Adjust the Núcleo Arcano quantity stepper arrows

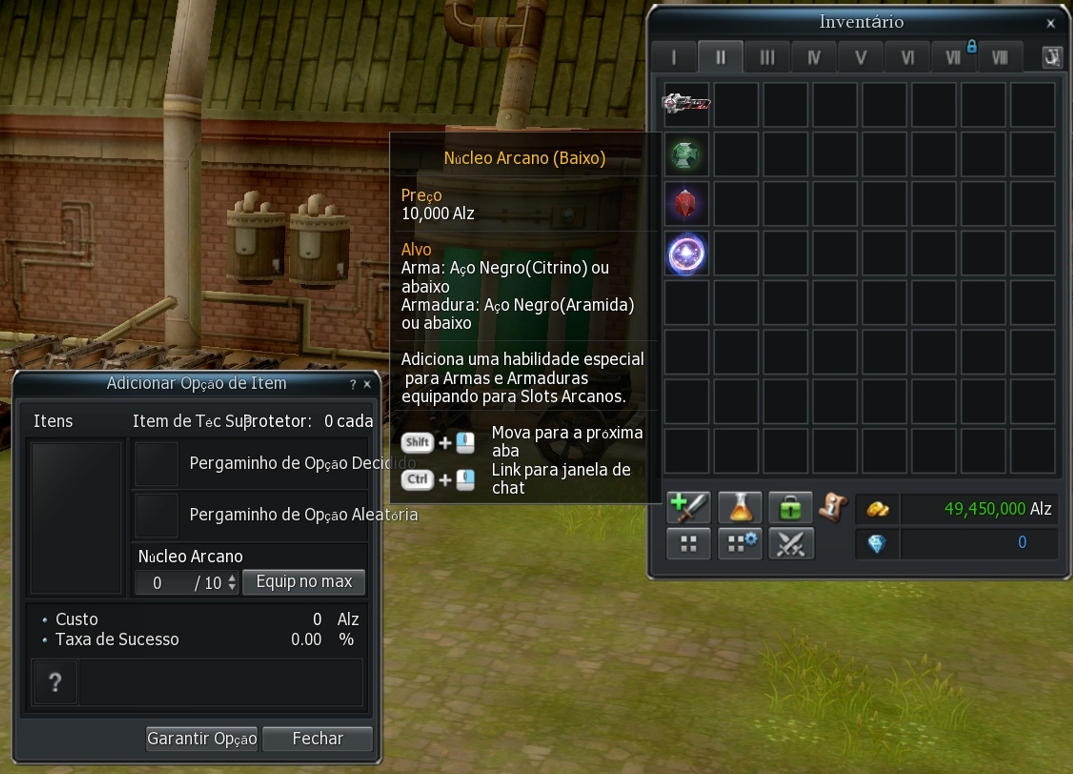(x=232, y=582)
